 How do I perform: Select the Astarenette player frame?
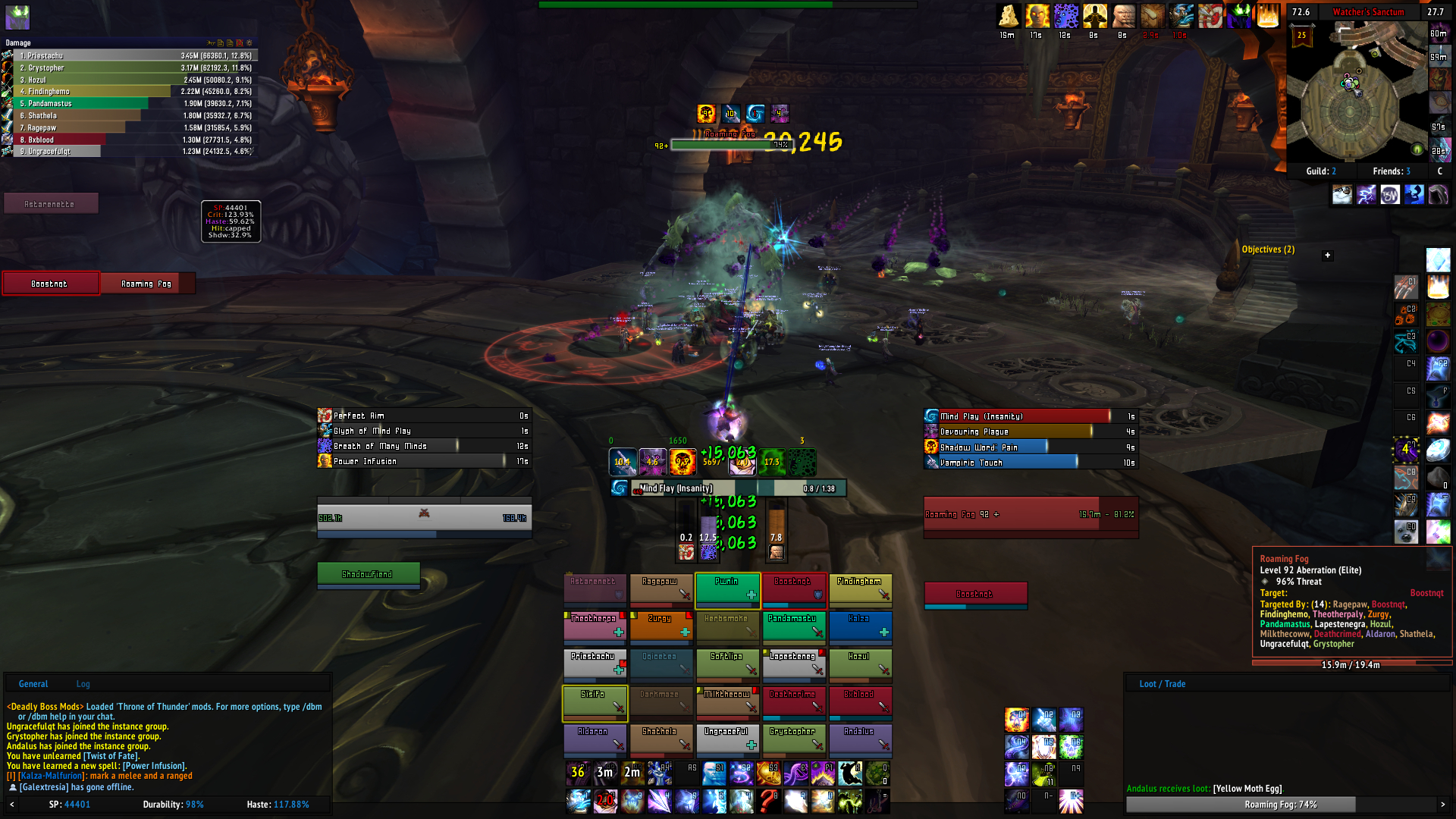[x=50, y=204]
